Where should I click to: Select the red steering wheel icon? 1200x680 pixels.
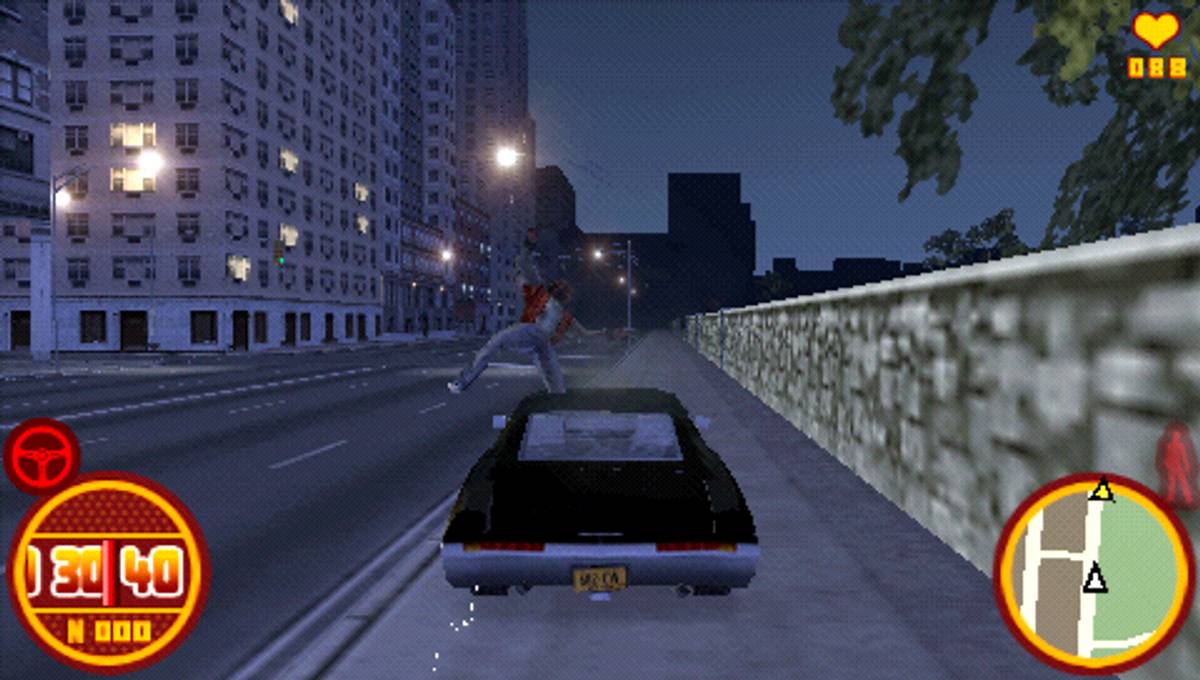pos(41,457)
